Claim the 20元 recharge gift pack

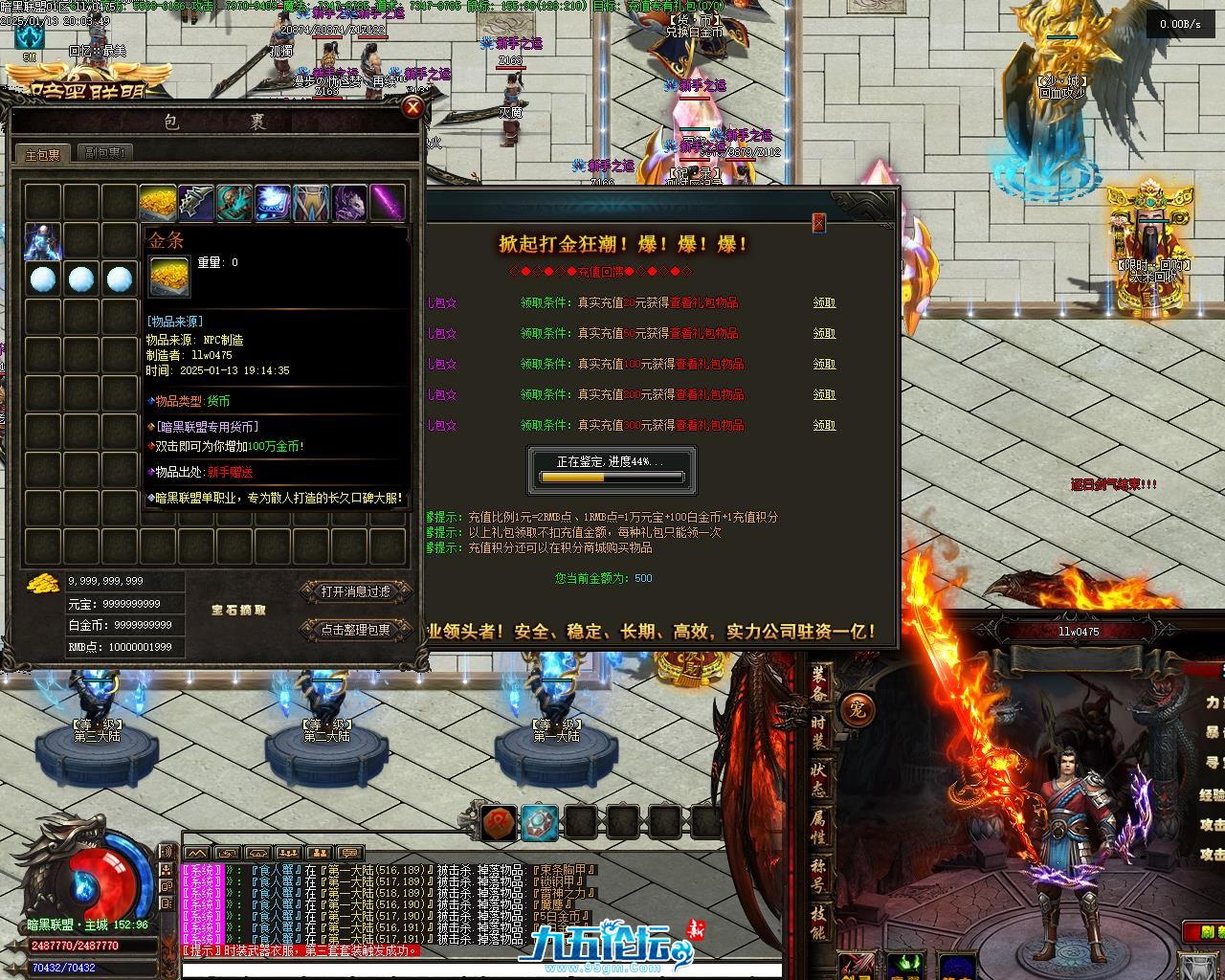point(824,302)
